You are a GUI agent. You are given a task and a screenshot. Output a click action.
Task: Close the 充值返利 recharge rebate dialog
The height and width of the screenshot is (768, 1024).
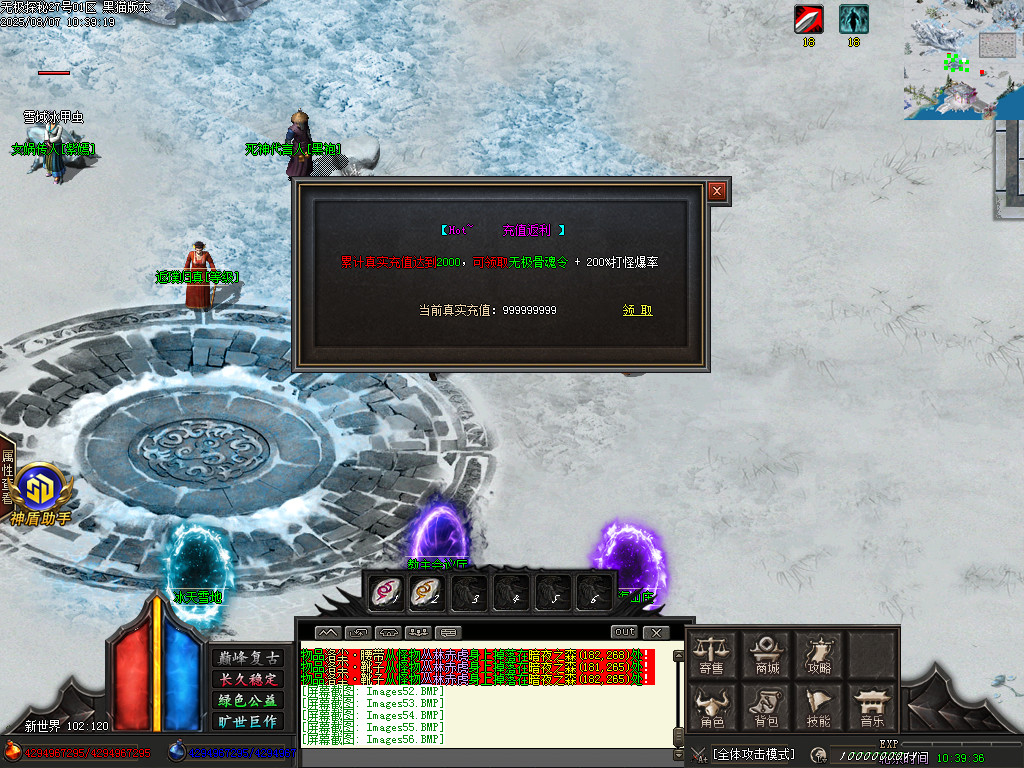point(717,191)
